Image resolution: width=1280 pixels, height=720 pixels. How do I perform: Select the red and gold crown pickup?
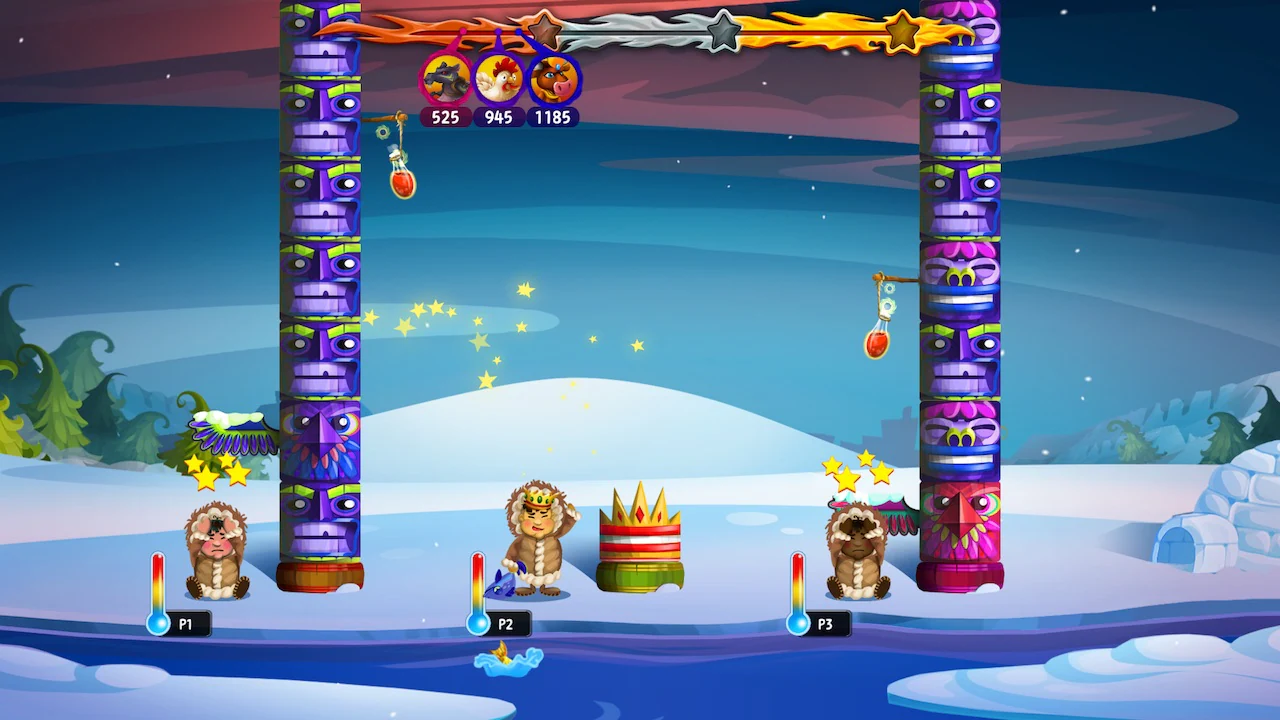(638, 530)
